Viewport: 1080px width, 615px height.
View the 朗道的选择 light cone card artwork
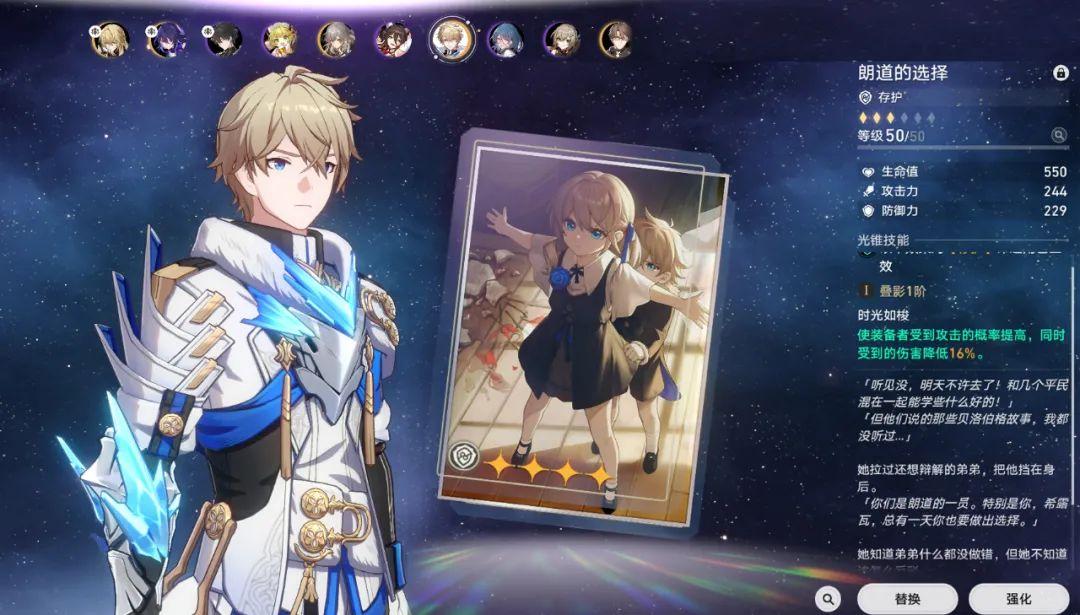[x=583, y=318]
